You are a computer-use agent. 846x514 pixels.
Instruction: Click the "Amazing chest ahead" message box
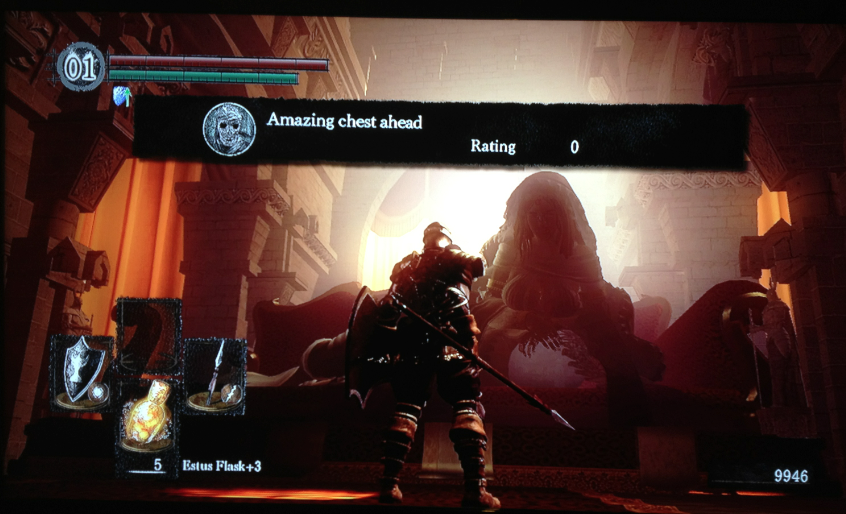click(440, 134)
